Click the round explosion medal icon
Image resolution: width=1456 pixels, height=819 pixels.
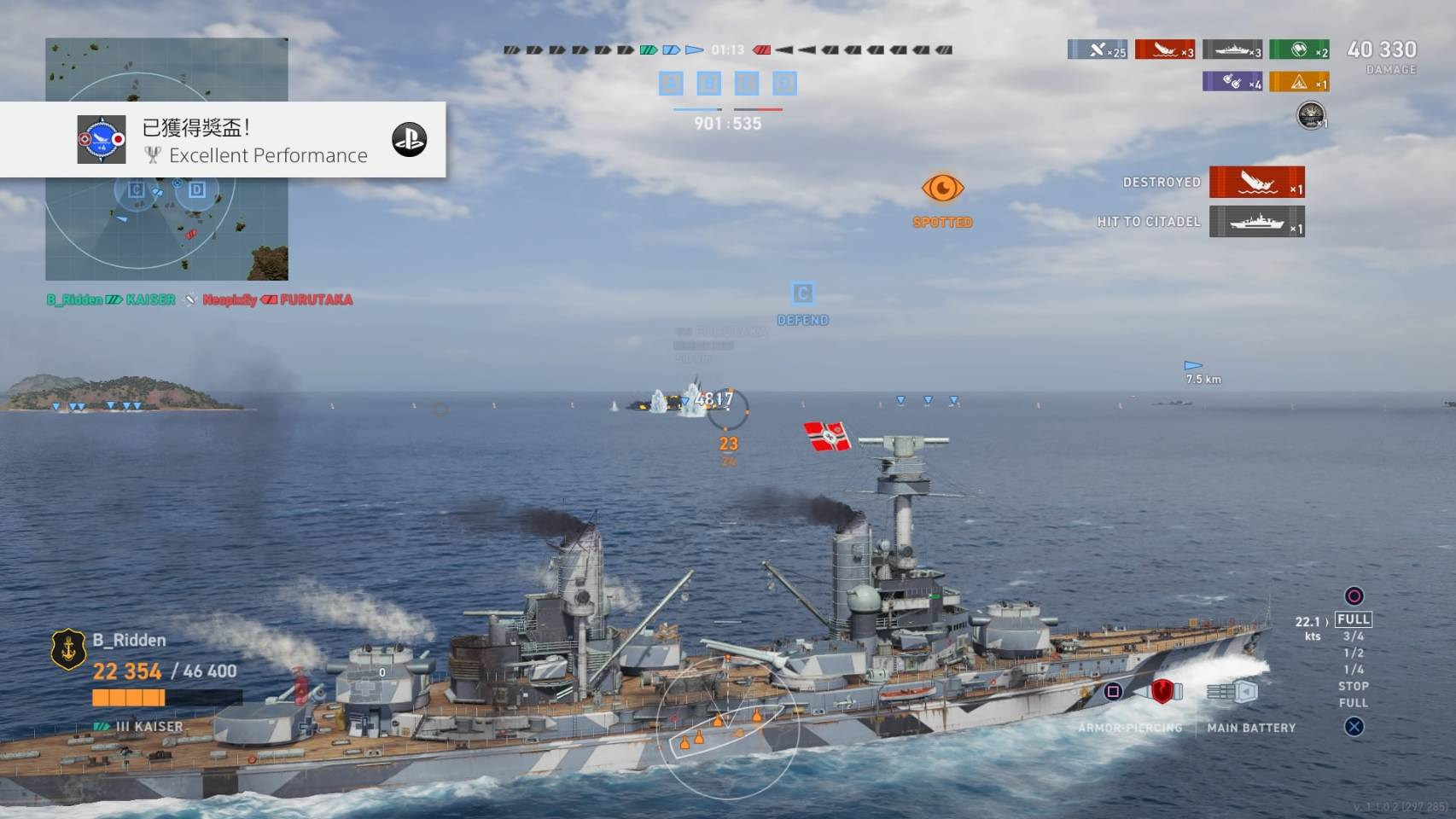click(x=1311, y=114)
